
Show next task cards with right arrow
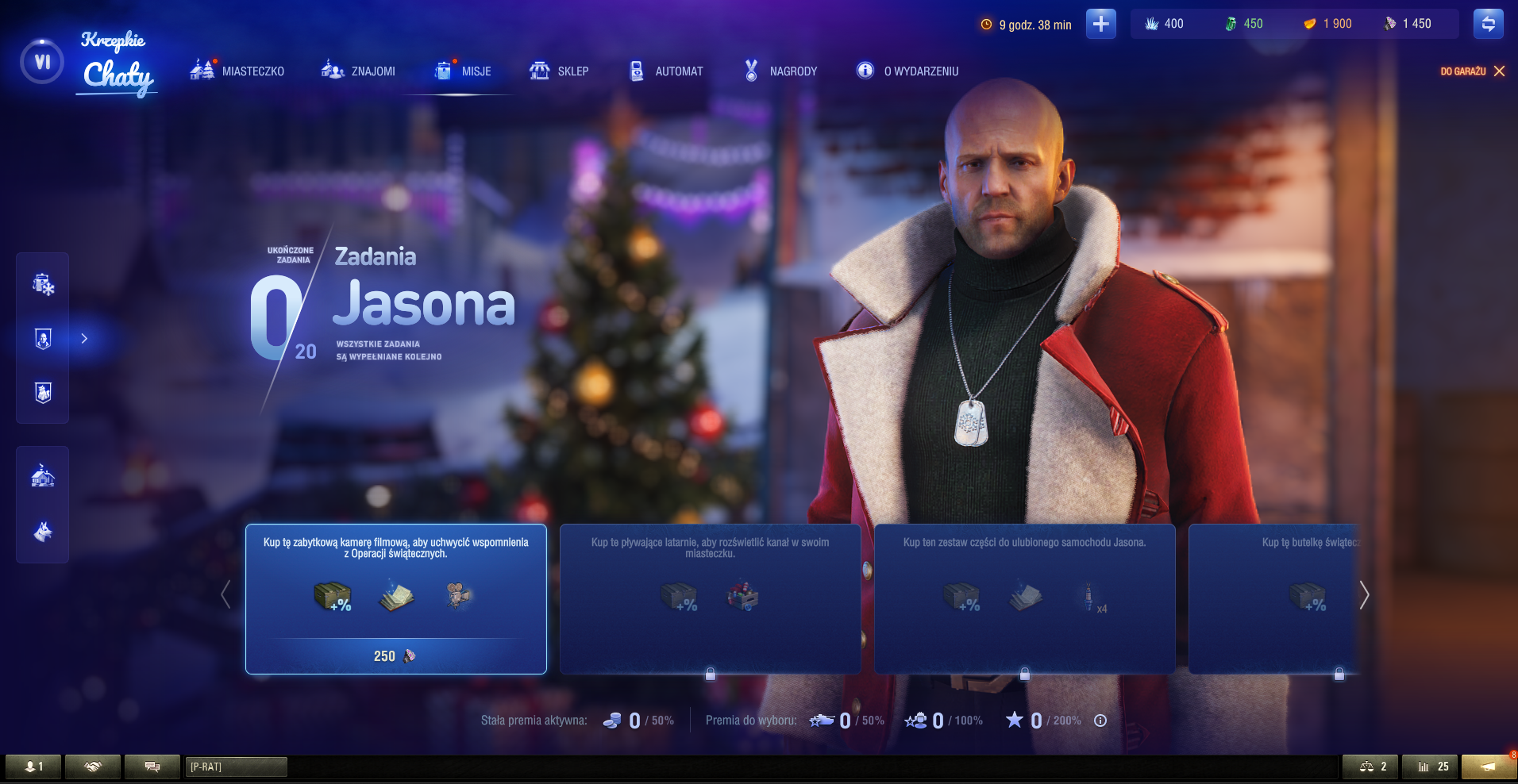click(1364, 595)
